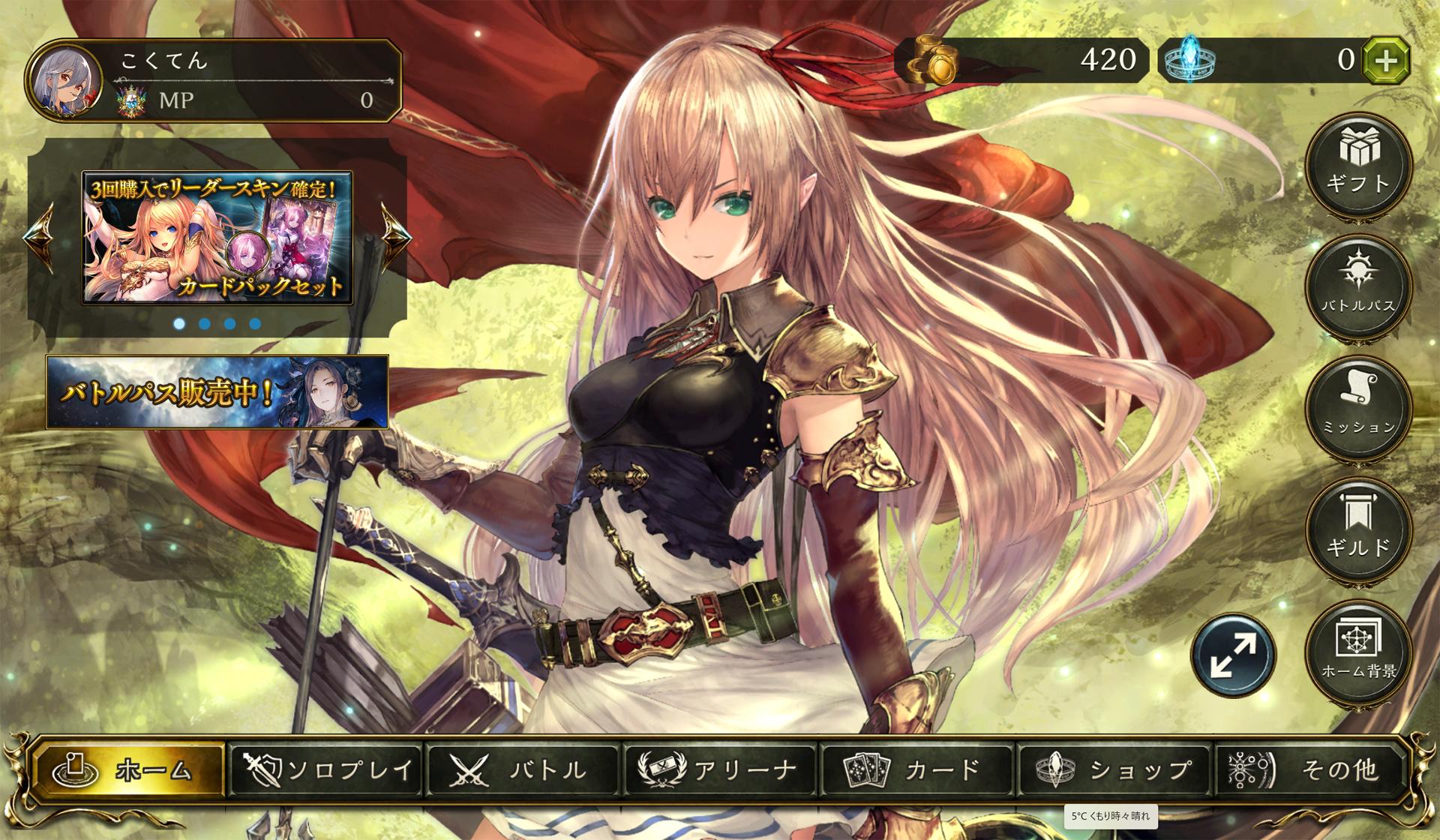Open the アリーナ arena tab
1440x840 pixels.
[x=720, y=769]
